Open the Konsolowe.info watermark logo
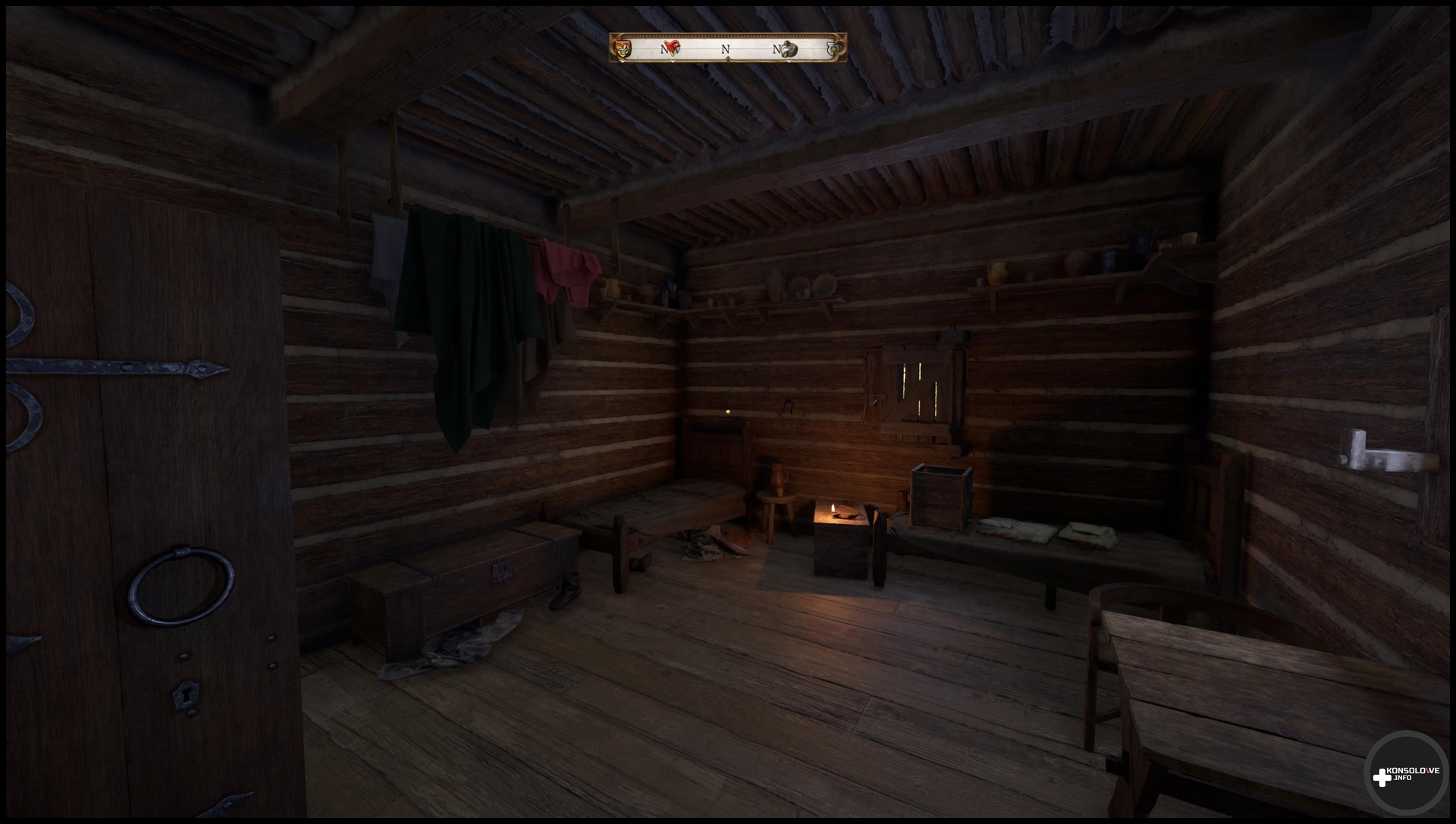The image size is (1456, 824). click(x=1405, y=776)
